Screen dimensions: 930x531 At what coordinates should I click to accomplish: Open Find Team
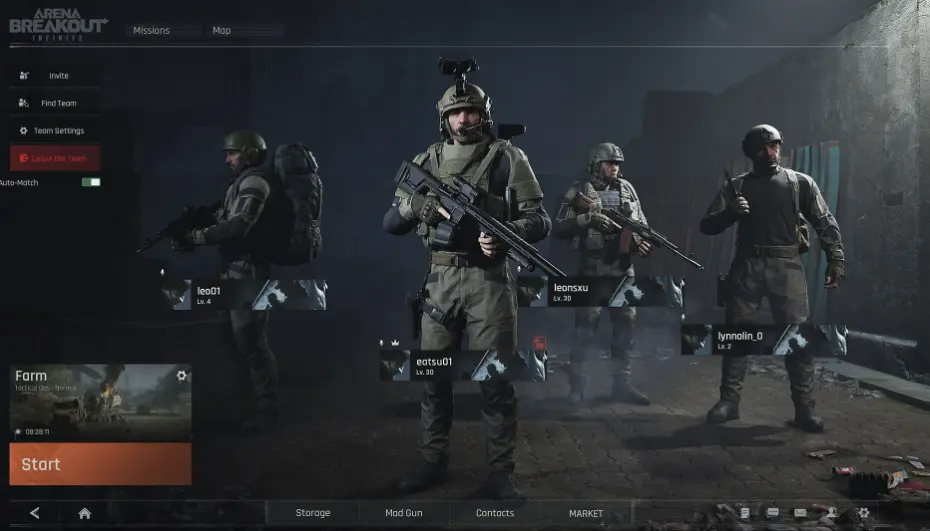coord(55,103)
